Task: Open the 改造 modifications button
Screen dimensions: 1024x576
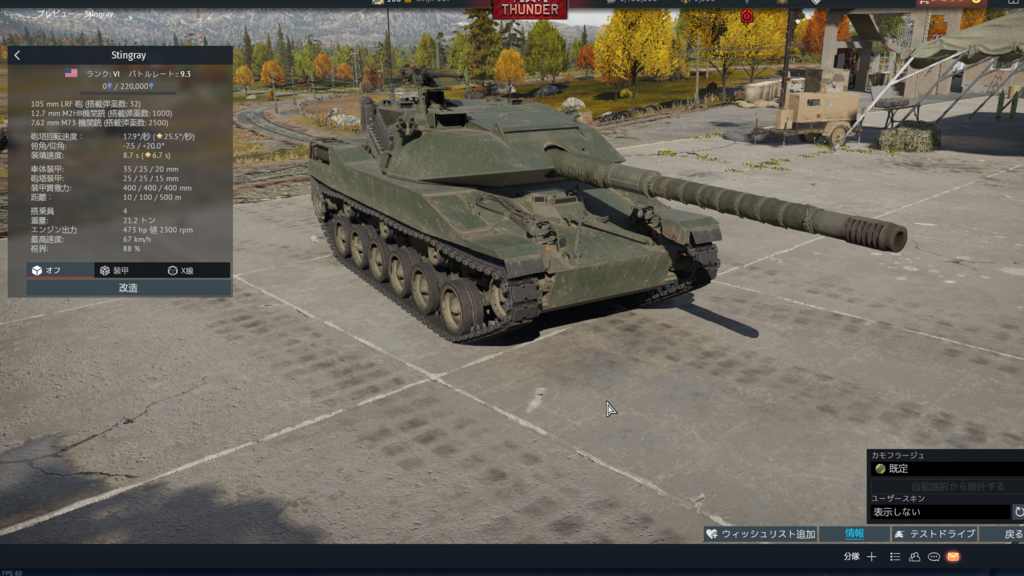Action: (128, 288)
